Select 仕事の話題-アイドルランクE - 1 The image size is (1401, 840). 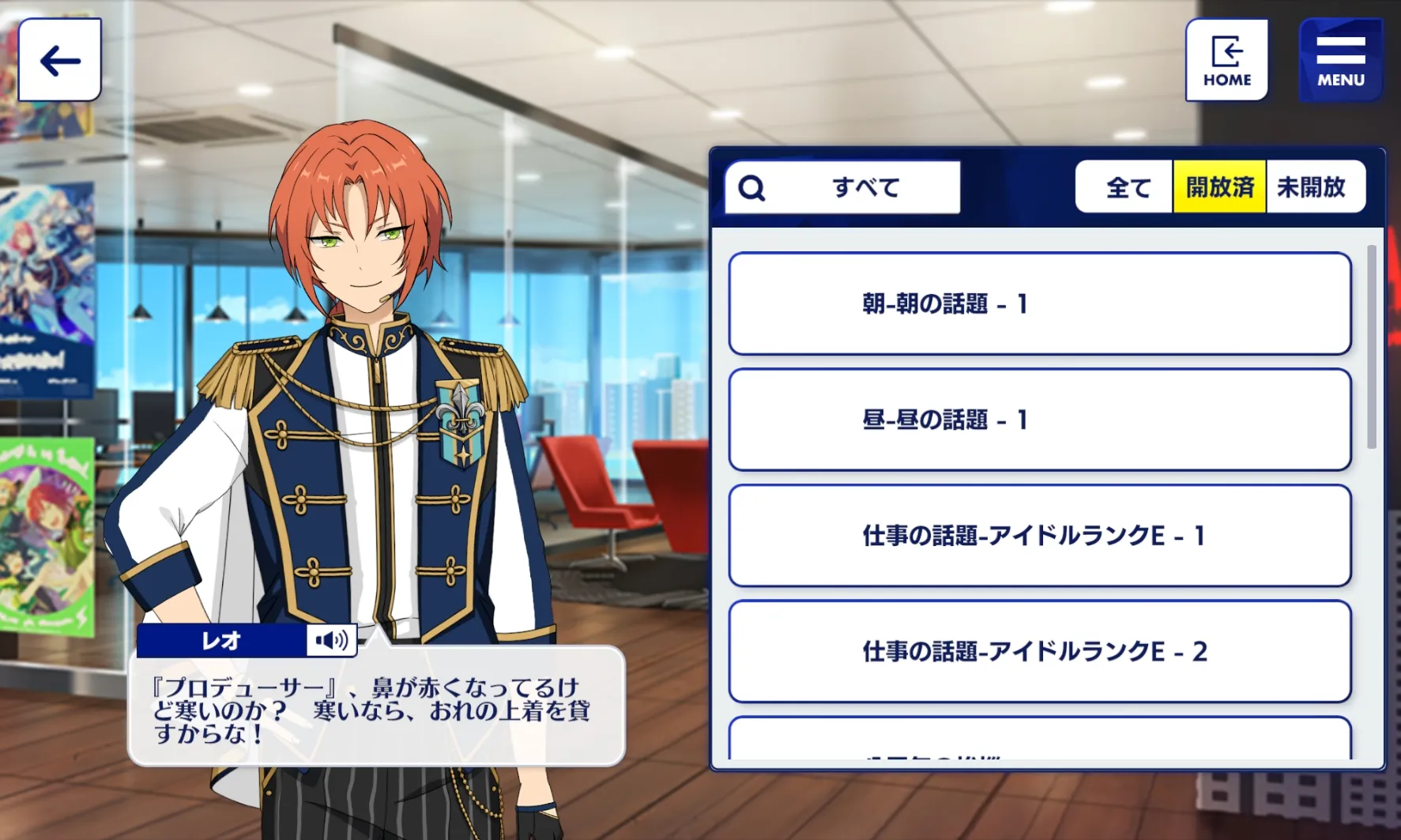1039,536
